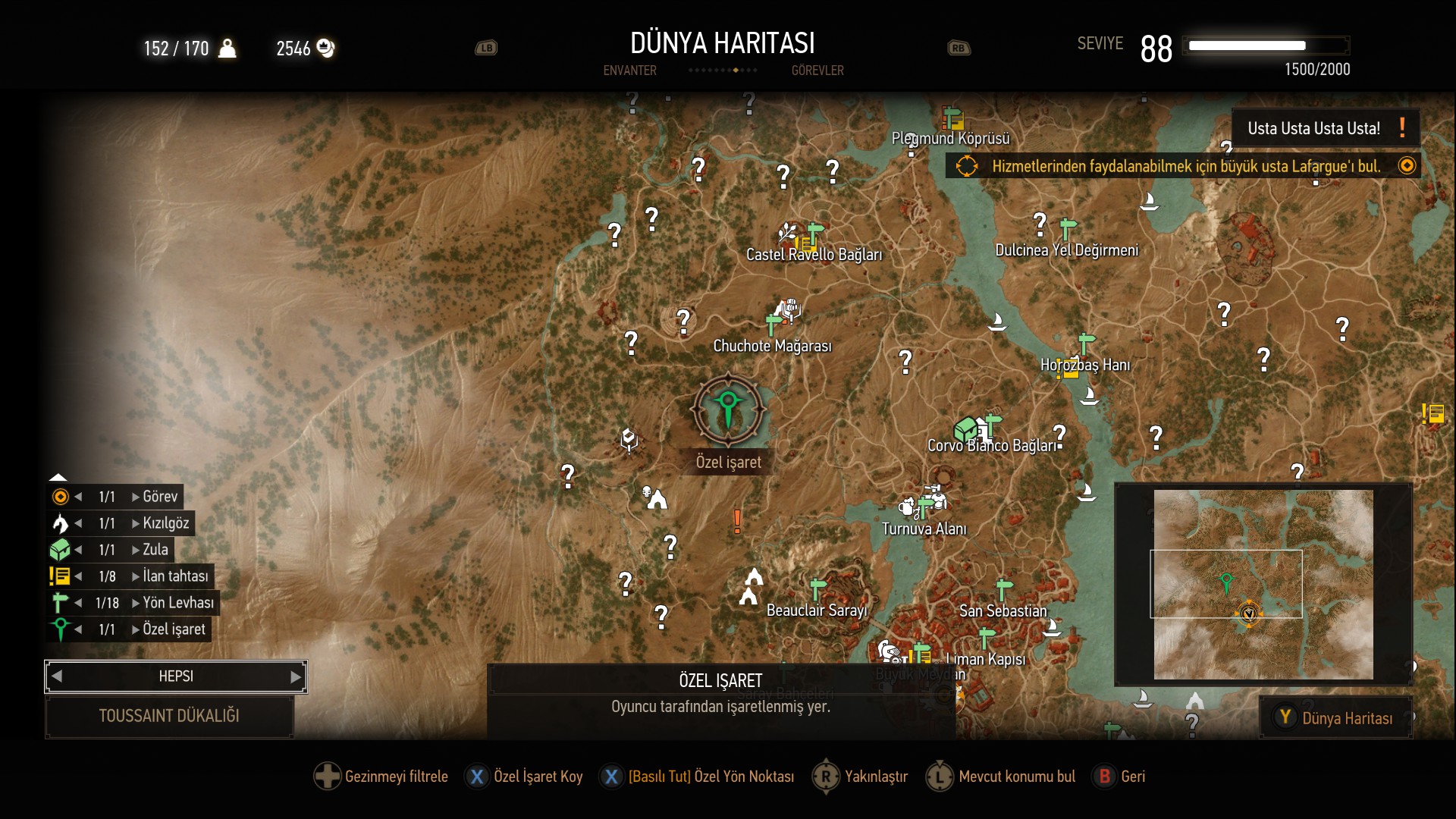Click the San Sebastian signpost marker

tap(1004, 588)
